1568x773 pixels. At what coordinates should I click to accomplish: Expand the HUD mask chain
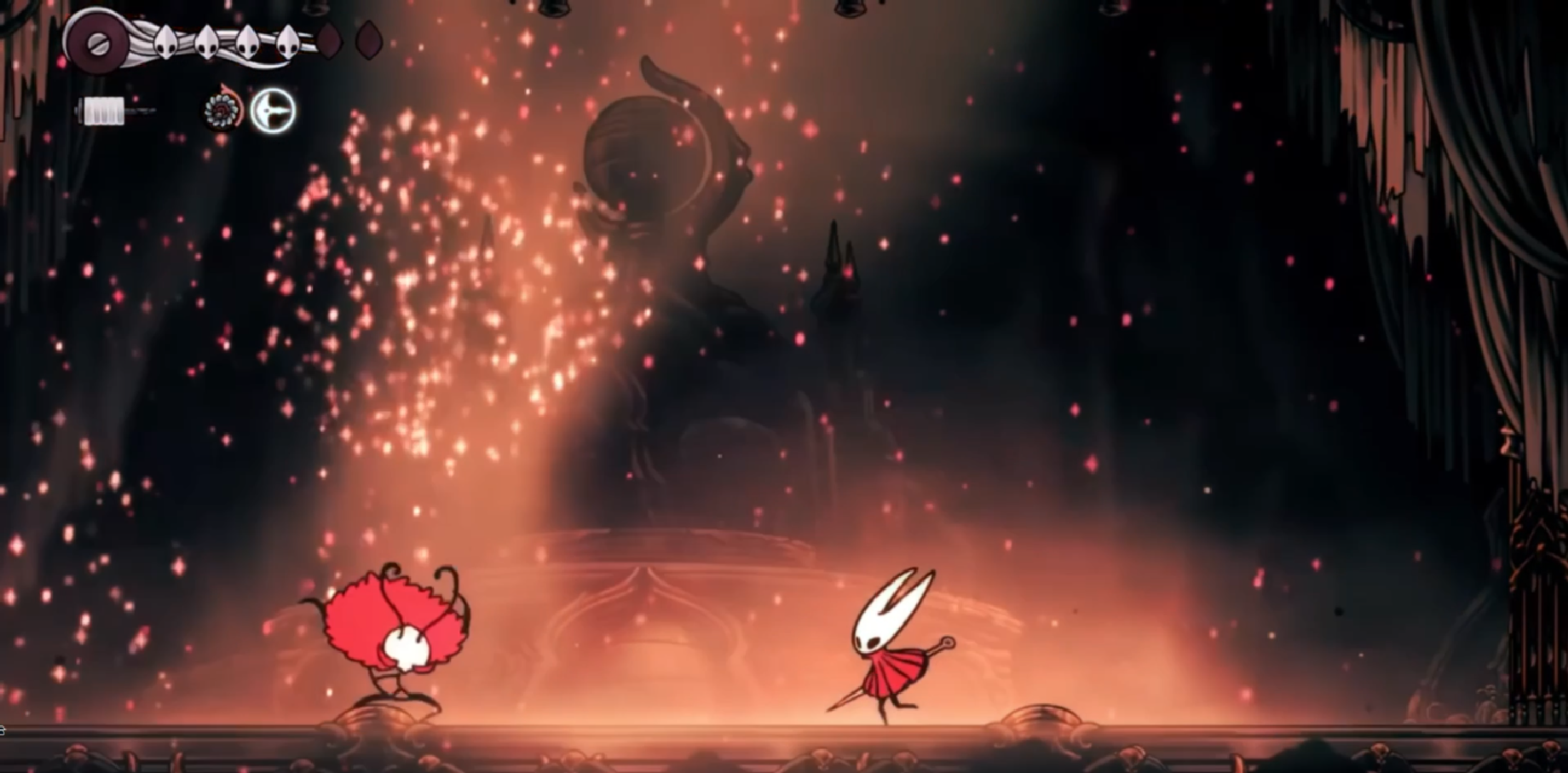click(x=229, y=43)
